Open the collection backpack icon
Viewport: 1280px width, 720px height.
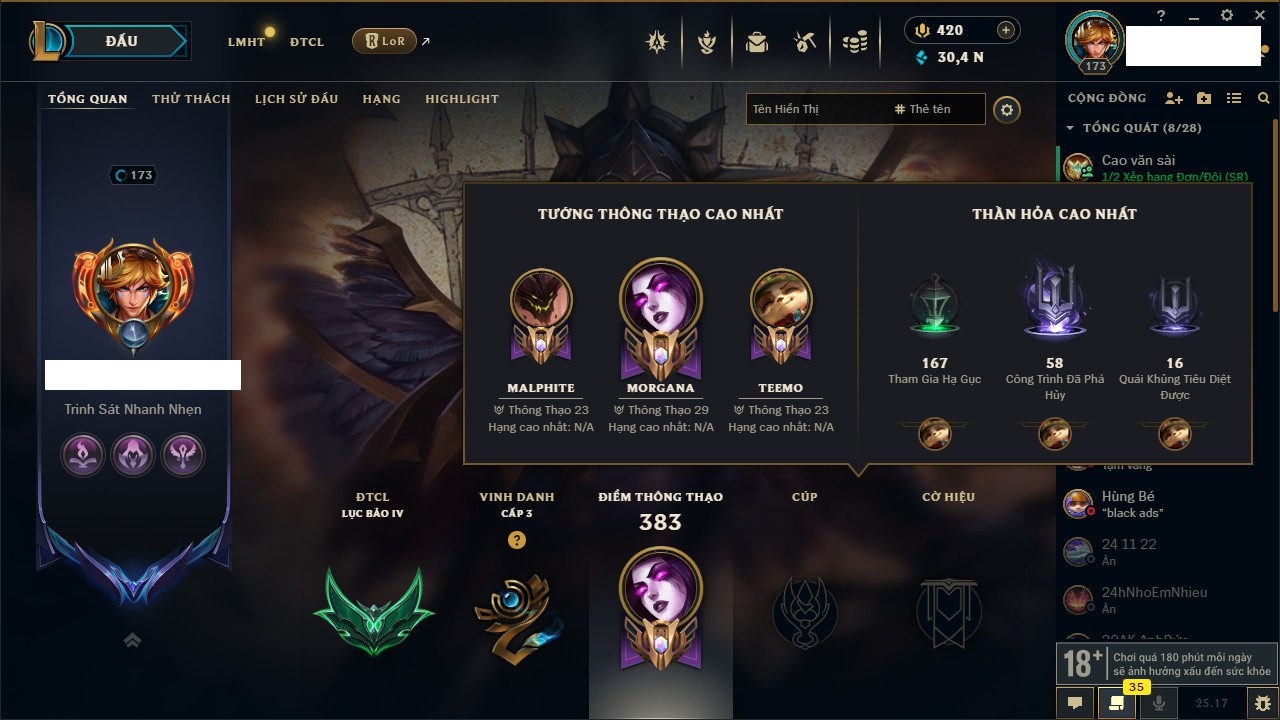pyautogui.click(x=757, y=42)
